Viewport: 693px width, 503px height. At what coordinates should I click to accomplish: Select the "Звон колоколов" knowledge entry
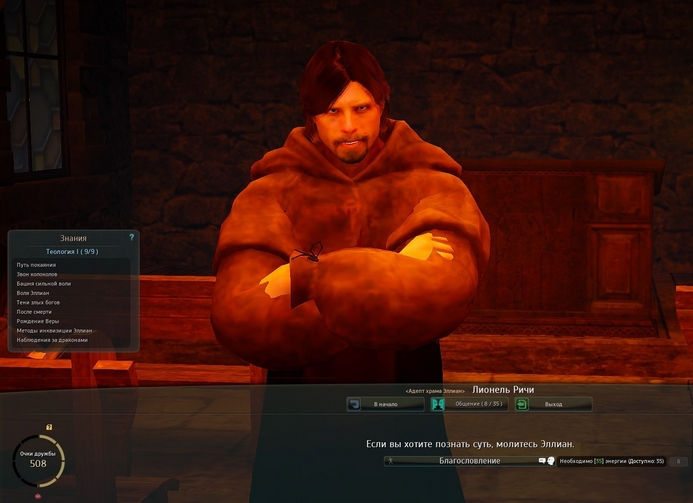pos(38,274)
